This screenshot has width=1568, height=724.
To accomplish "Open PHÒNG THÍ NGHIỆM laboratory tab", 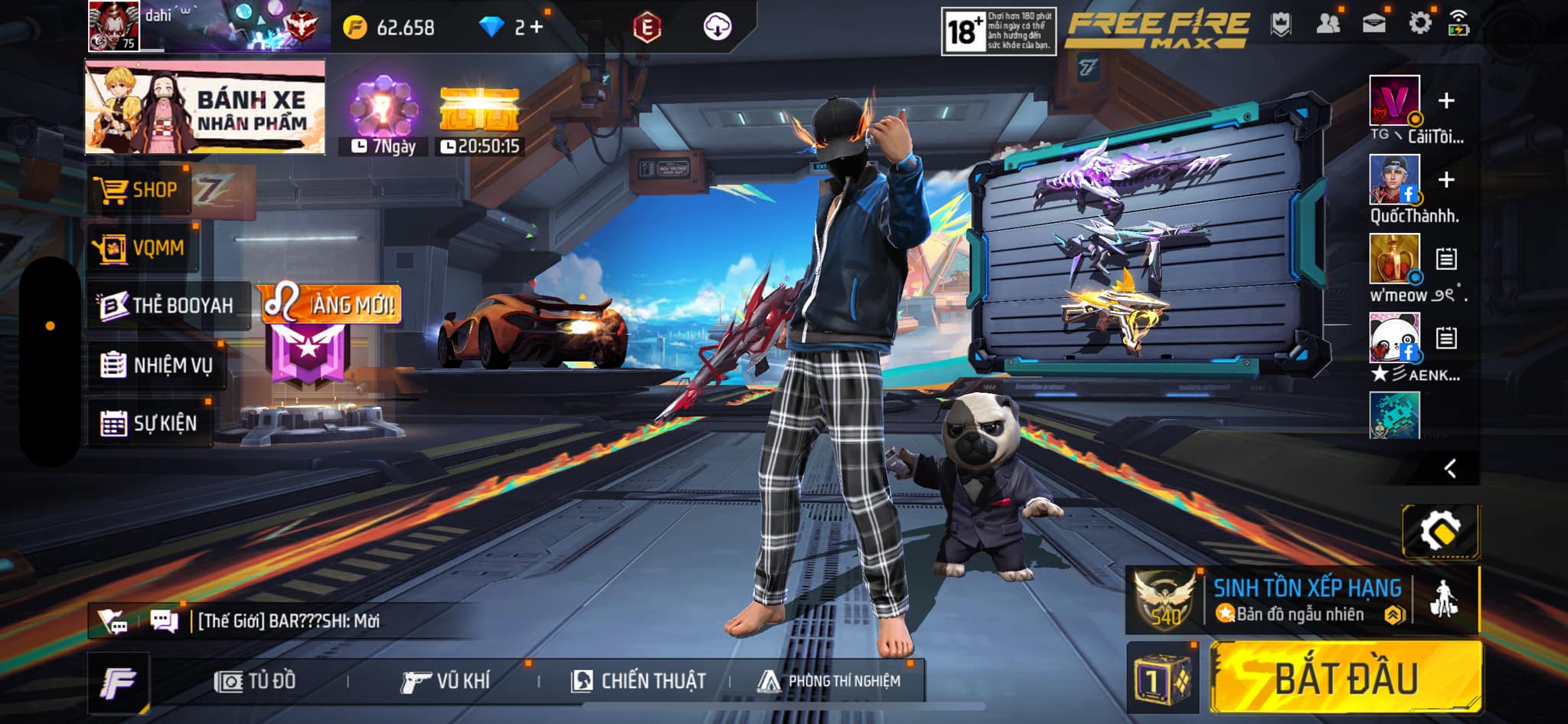I will tap(830, 681).
